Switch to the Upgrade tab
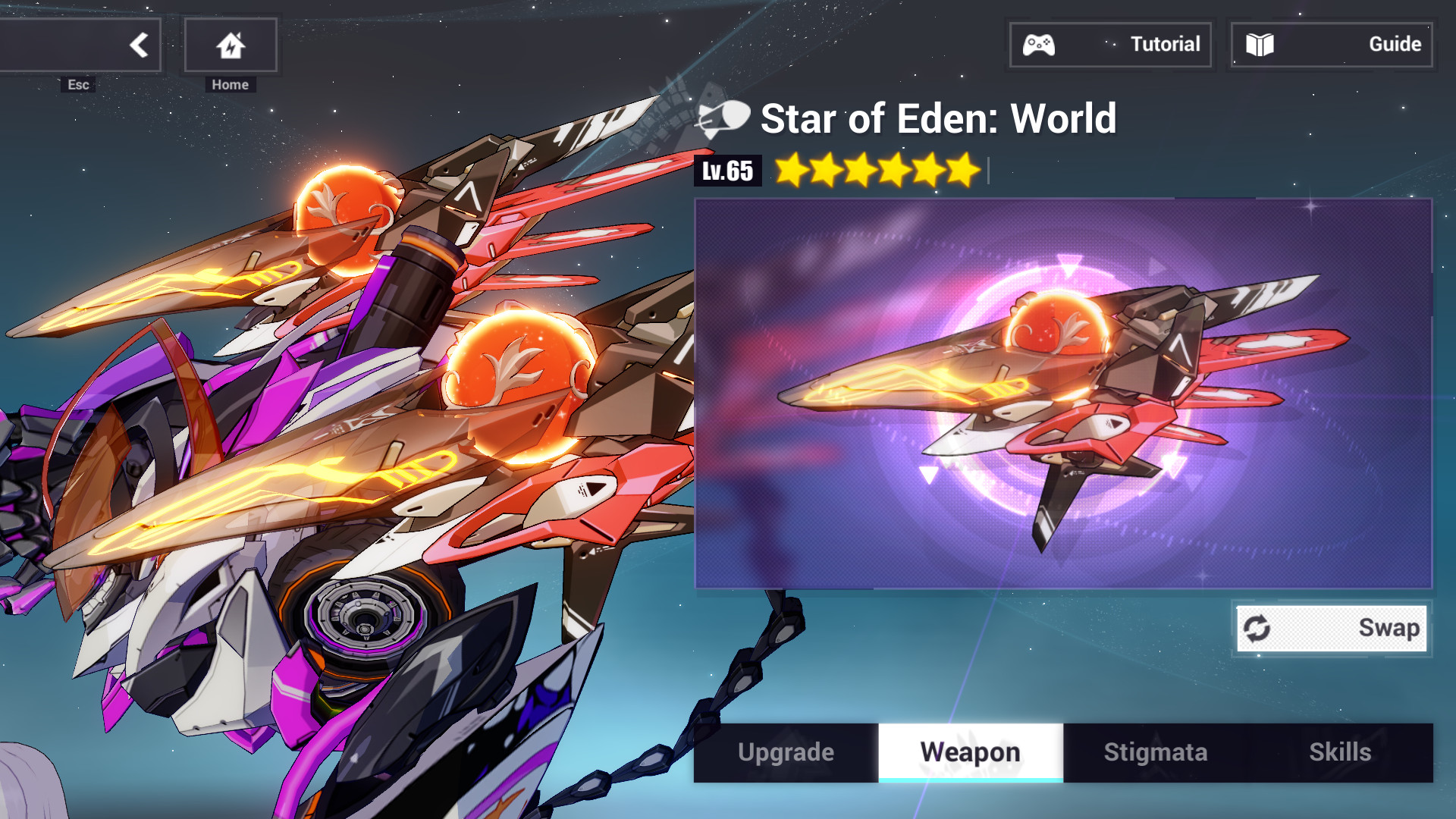 point(785,752)
